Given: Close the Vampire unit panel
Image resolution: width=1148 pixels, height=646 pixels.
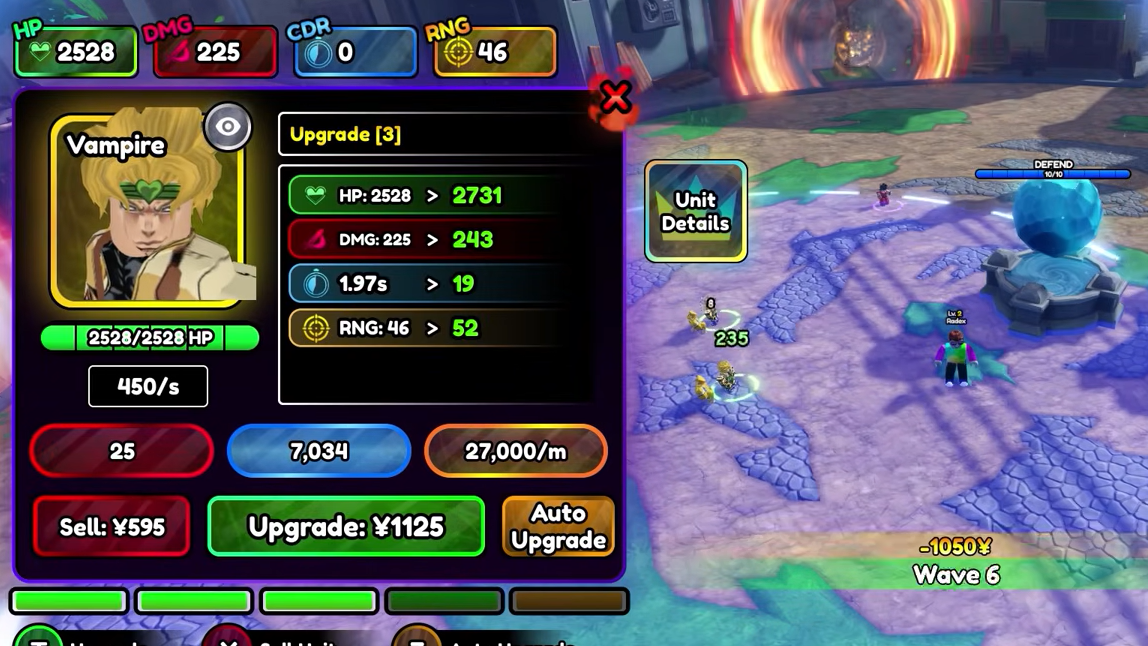Looking at the screenshot, I should coord(615,98).
